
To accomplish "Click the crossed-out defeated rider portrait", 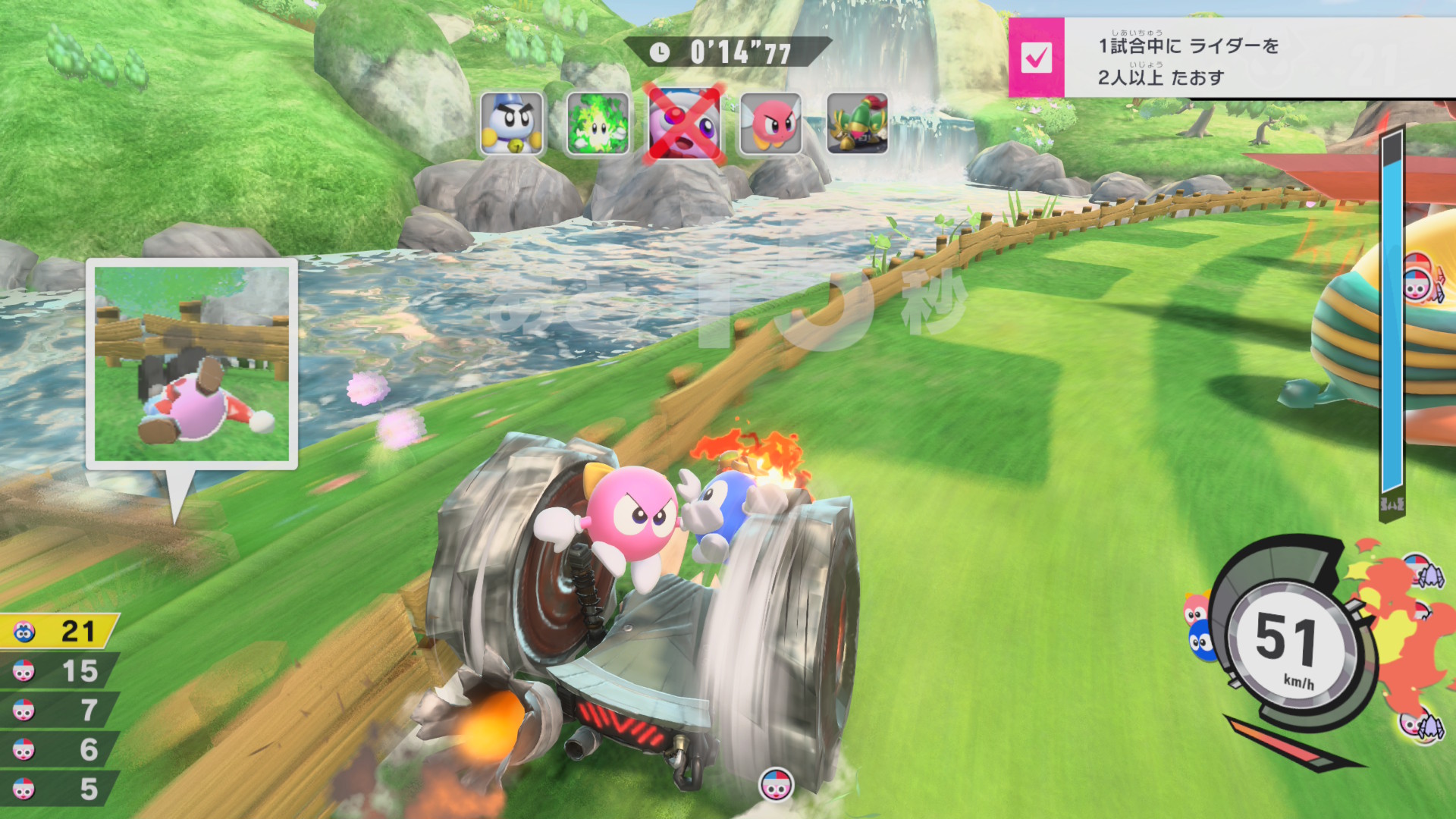I will (x=684, y=124).
